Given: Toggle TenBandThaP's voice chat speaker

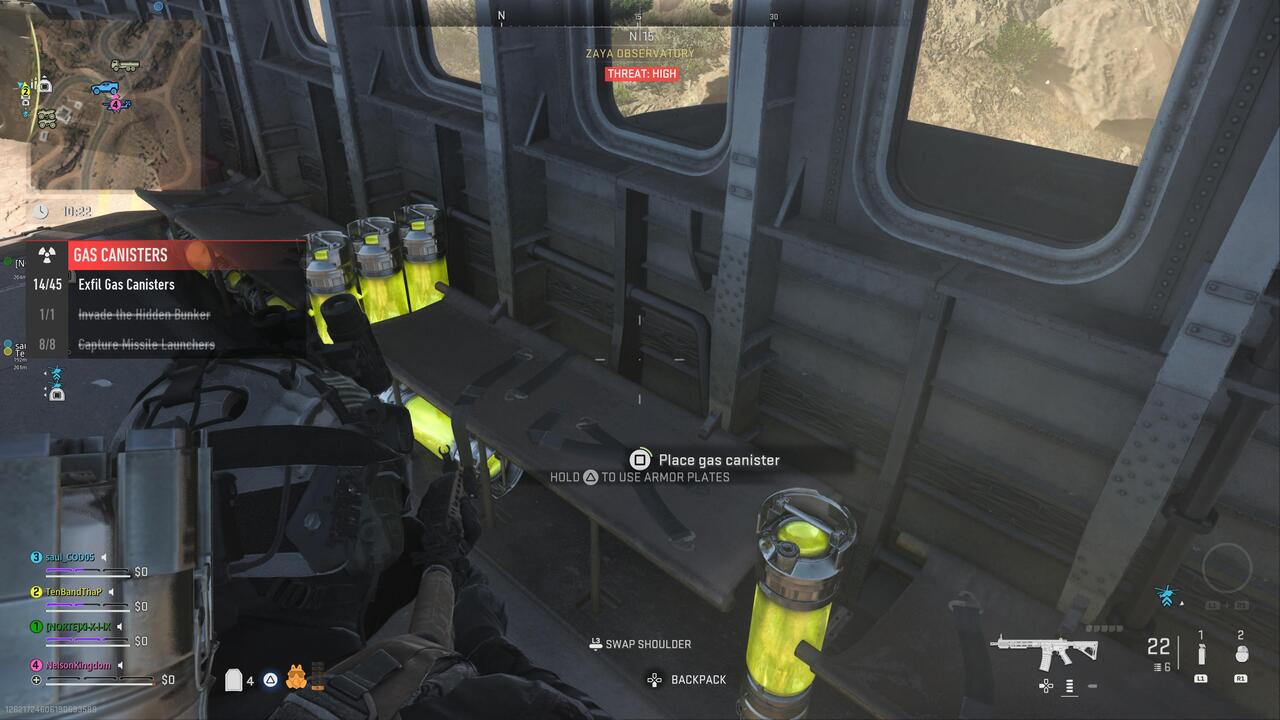Looking at the screenshot, I should point(111,592).
